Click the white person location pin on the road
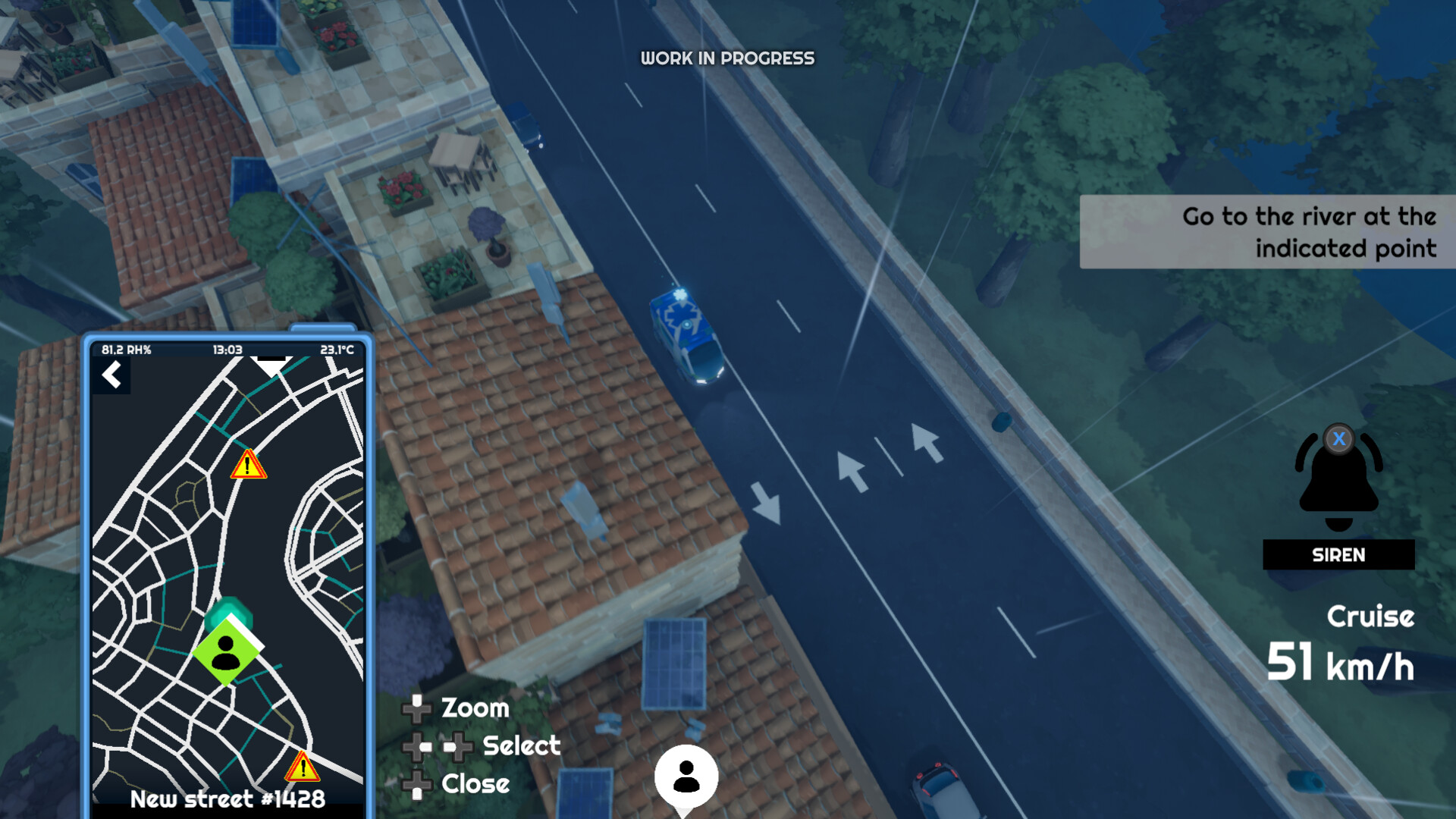 (685, 777)
